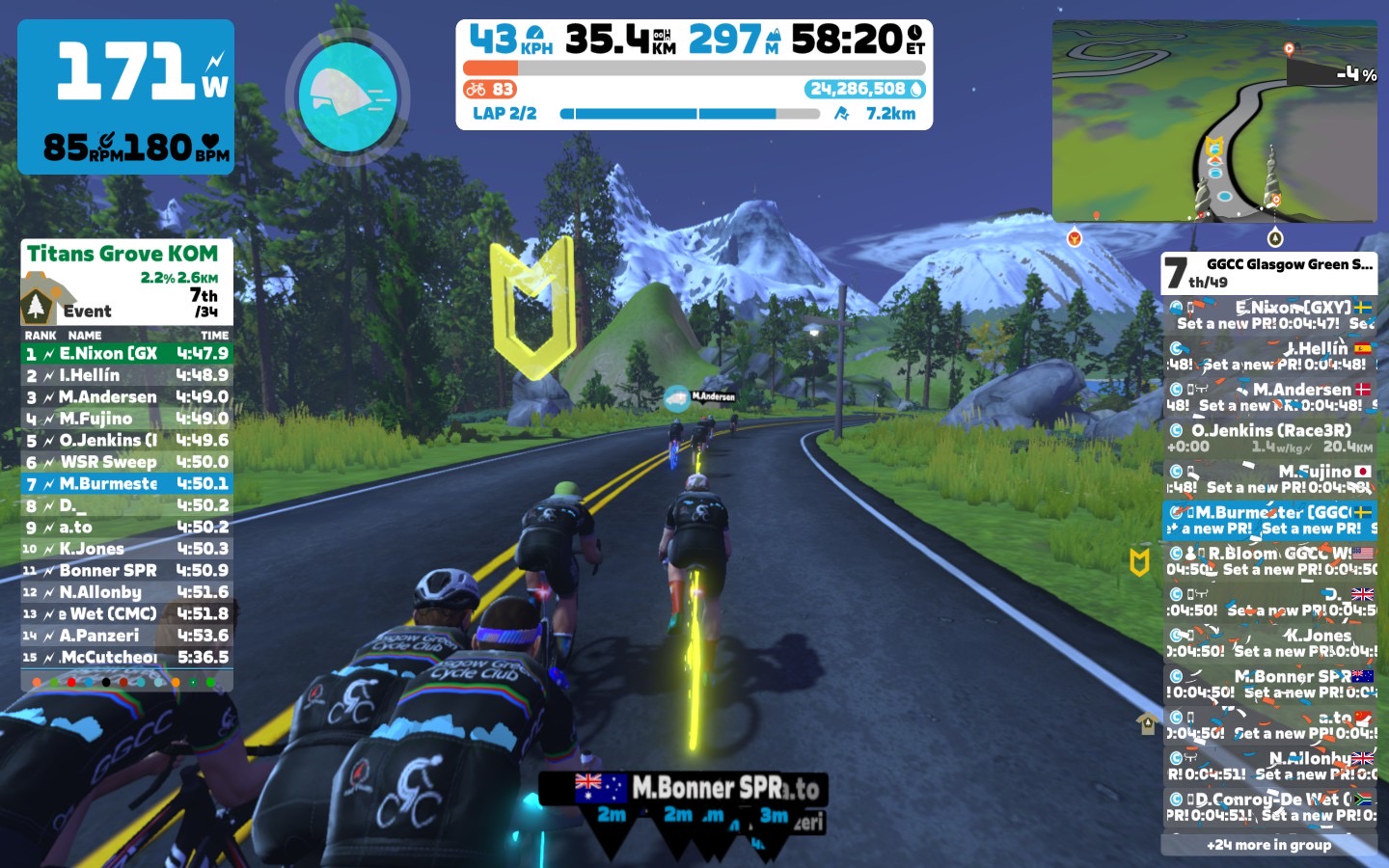
Task: Open the 171 W power and heart-rate panel
Action: pyautogui.click(x=126, y=97)
